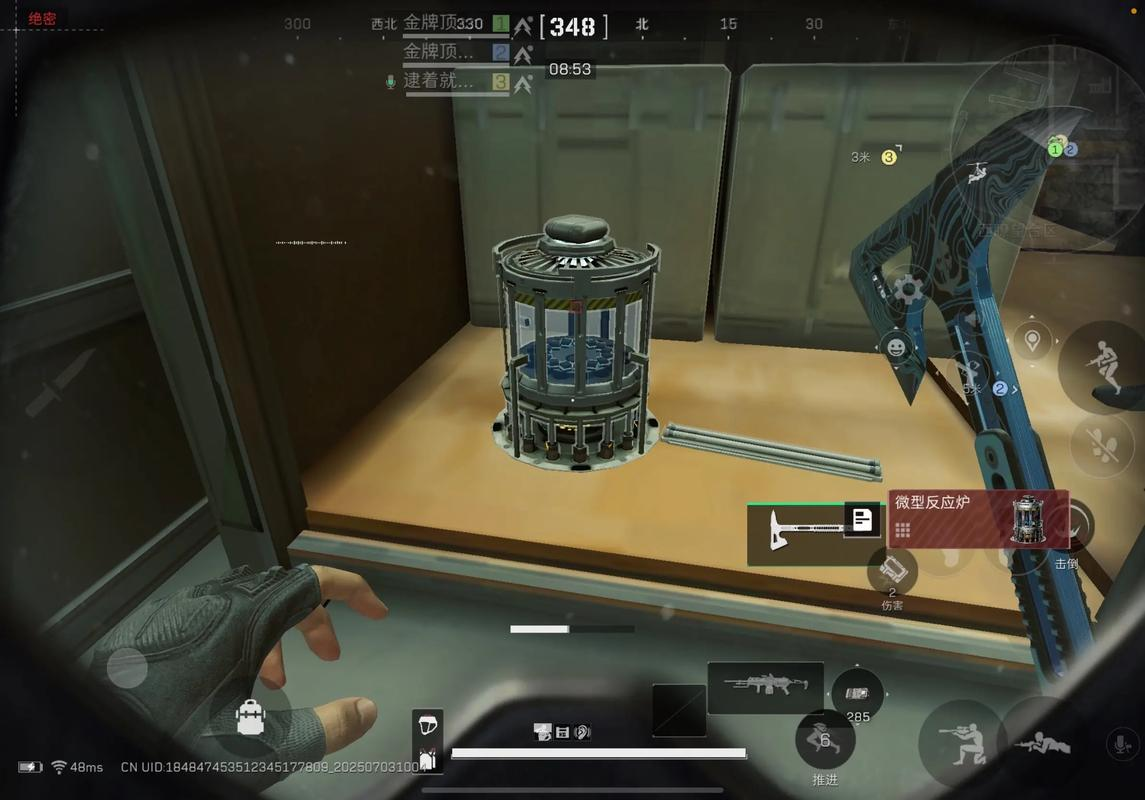Open the settings gear icon
The width and height of the screenshot is (1145, 800).
point(908,291)
